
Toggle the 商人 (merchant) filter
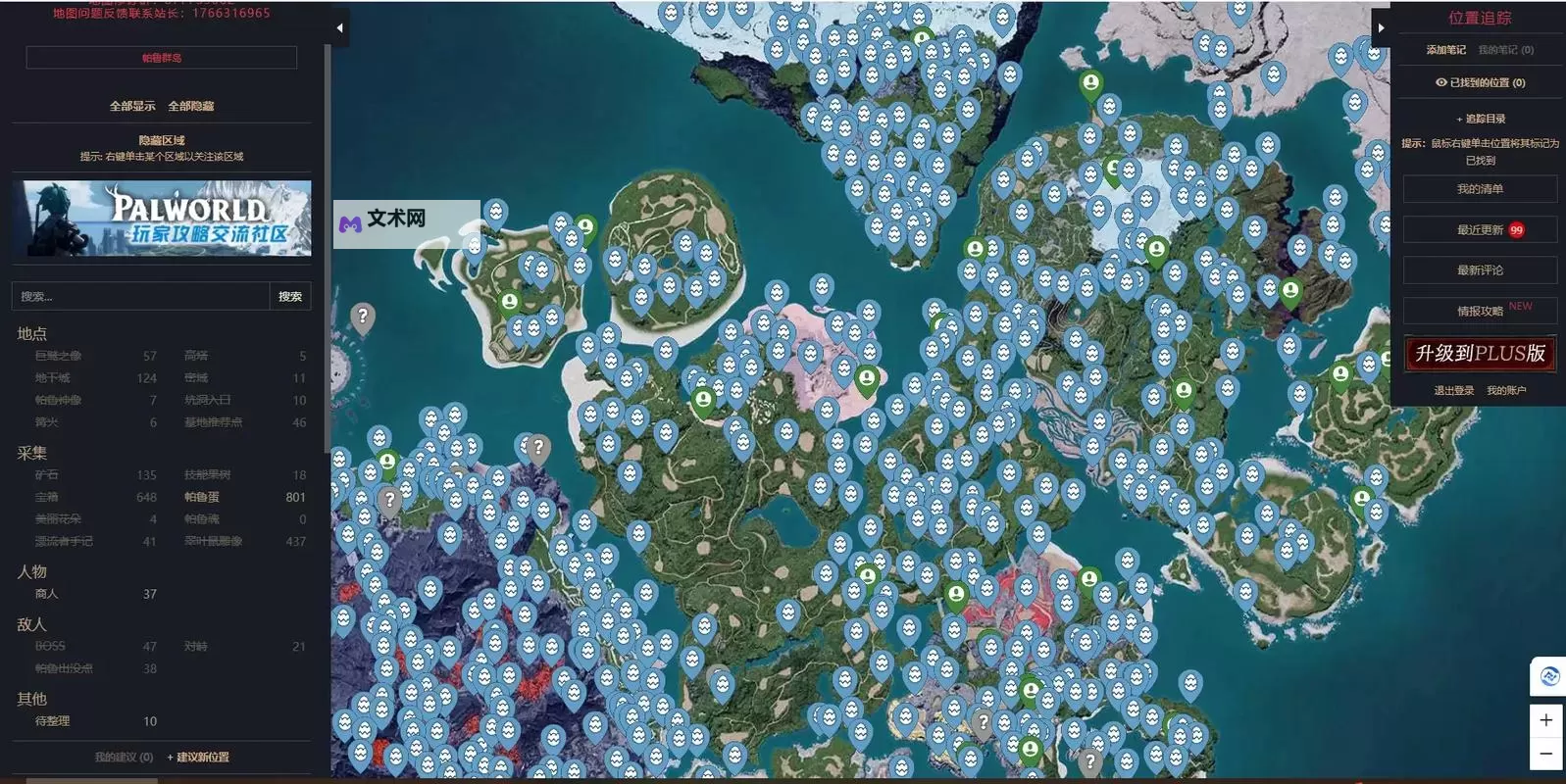[x=47, y=594]
